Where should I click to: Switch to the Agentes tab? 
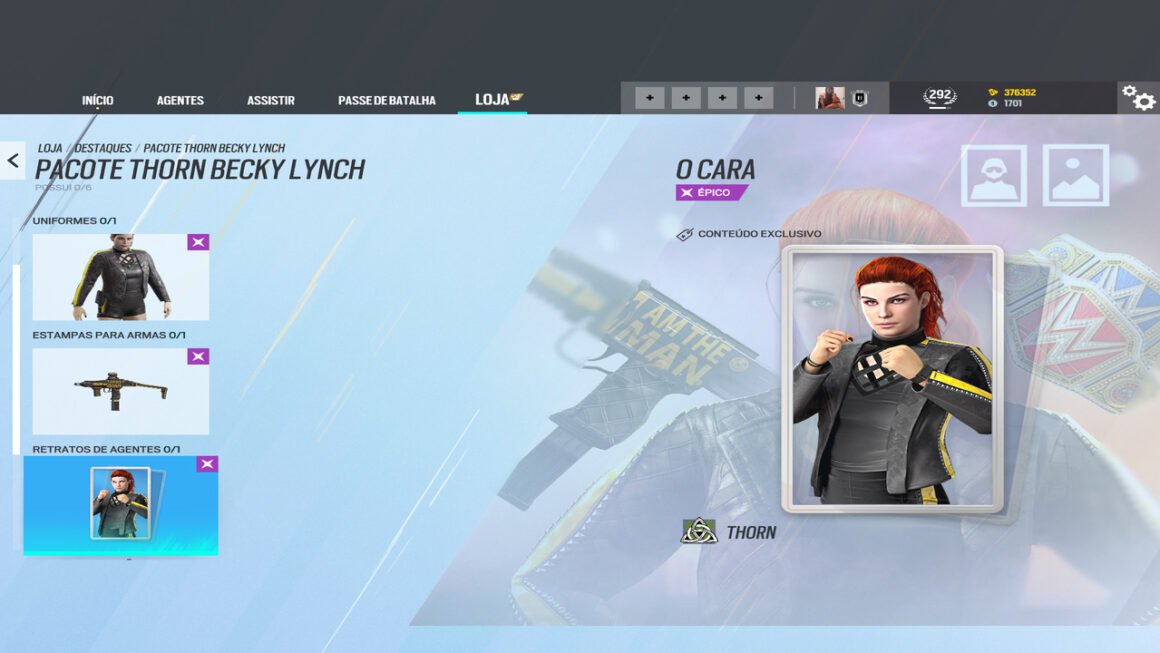[180, 100]
